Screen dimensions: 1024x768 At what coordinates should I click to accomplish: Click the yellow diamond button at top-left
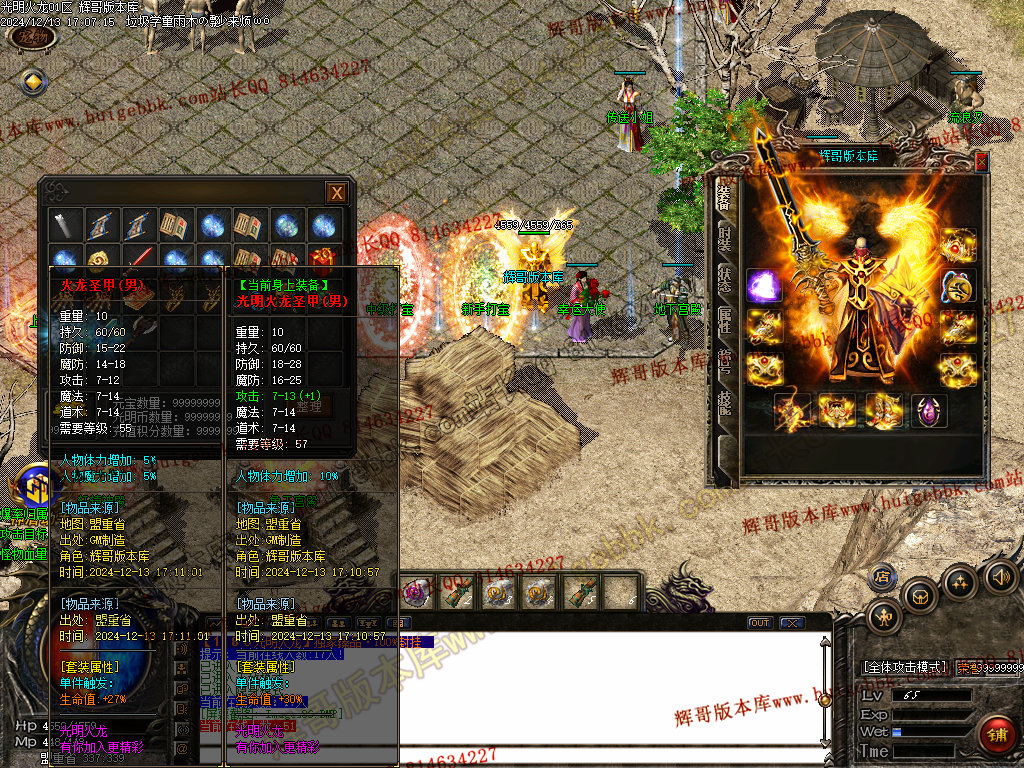33,82
